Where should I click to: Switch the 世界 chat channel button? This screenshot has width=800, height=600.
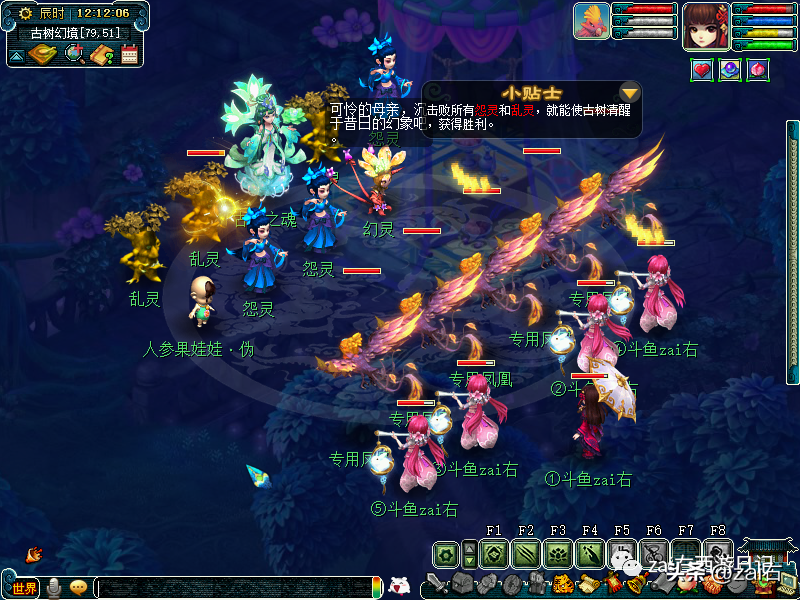pos(24,588)
